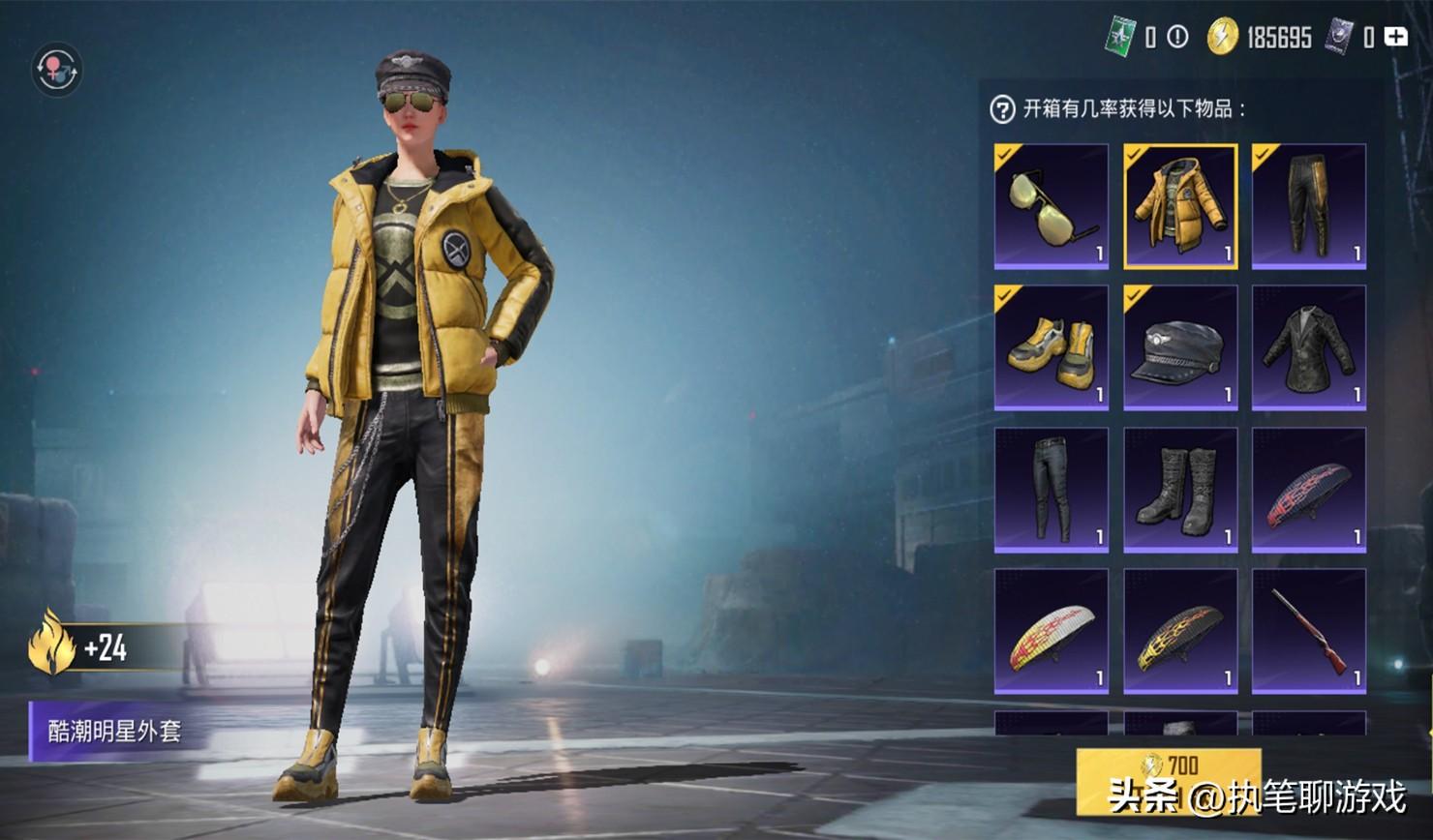Viewport: 1433px width, 840px height.
Task: Pick the black combat boots item
Action: 1180,490
